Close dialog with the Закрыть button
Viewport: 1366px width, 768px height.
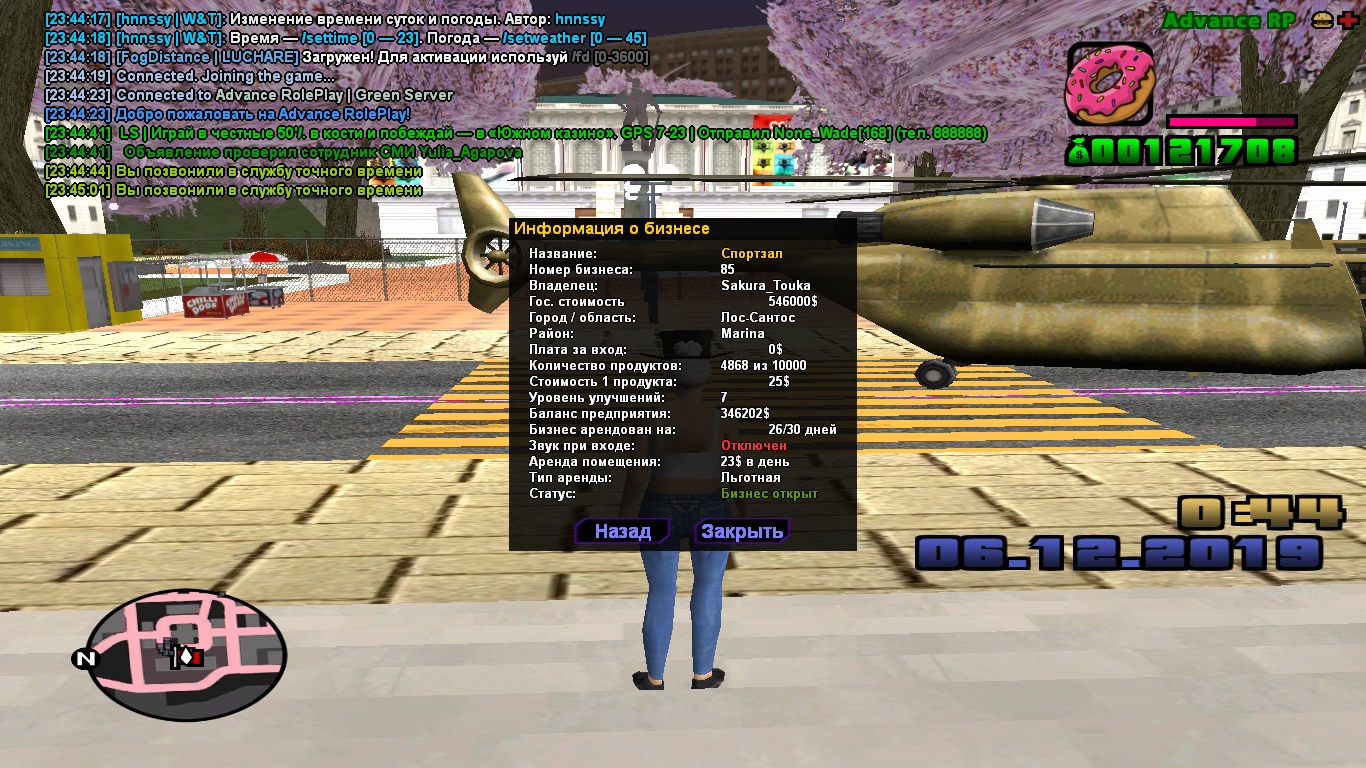(x=741, y=531)
